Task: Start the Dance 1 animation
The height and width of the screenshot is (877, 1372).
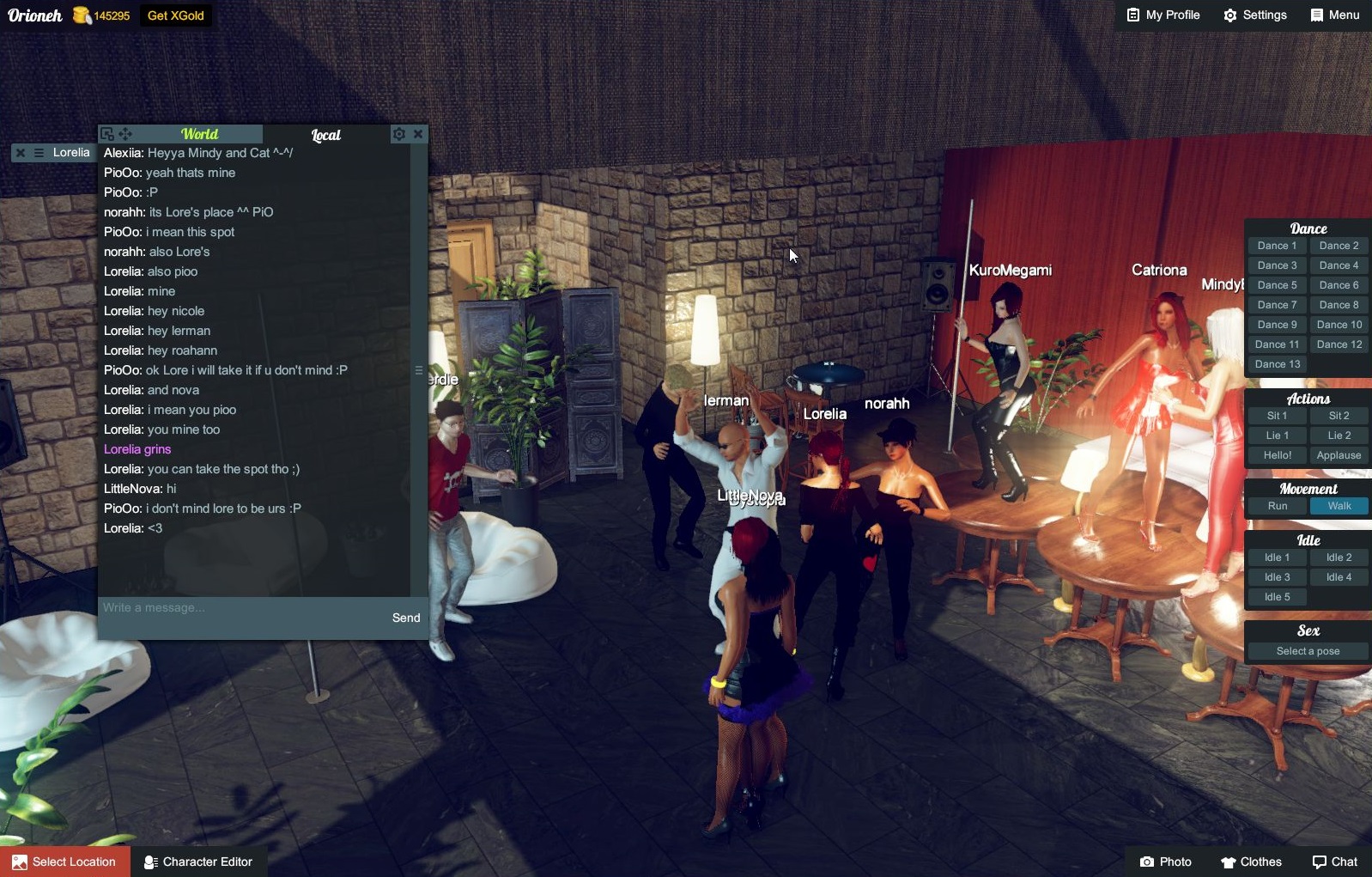Action: 1277,246
